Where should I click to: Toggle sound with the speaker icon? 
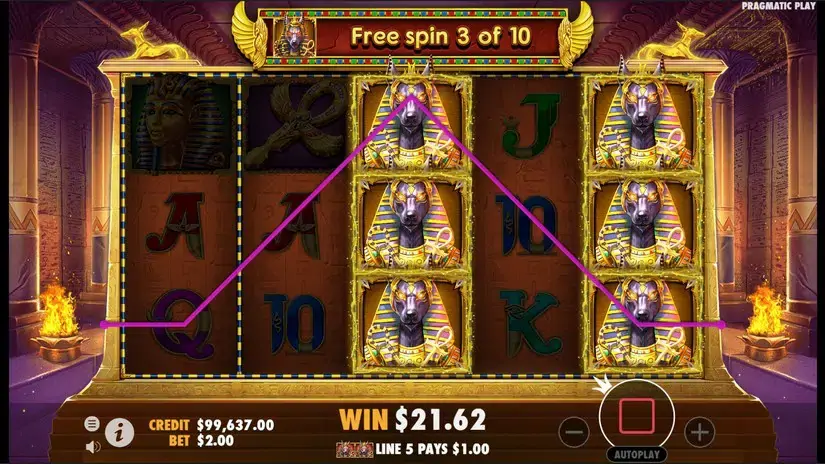tap(92, 446)
